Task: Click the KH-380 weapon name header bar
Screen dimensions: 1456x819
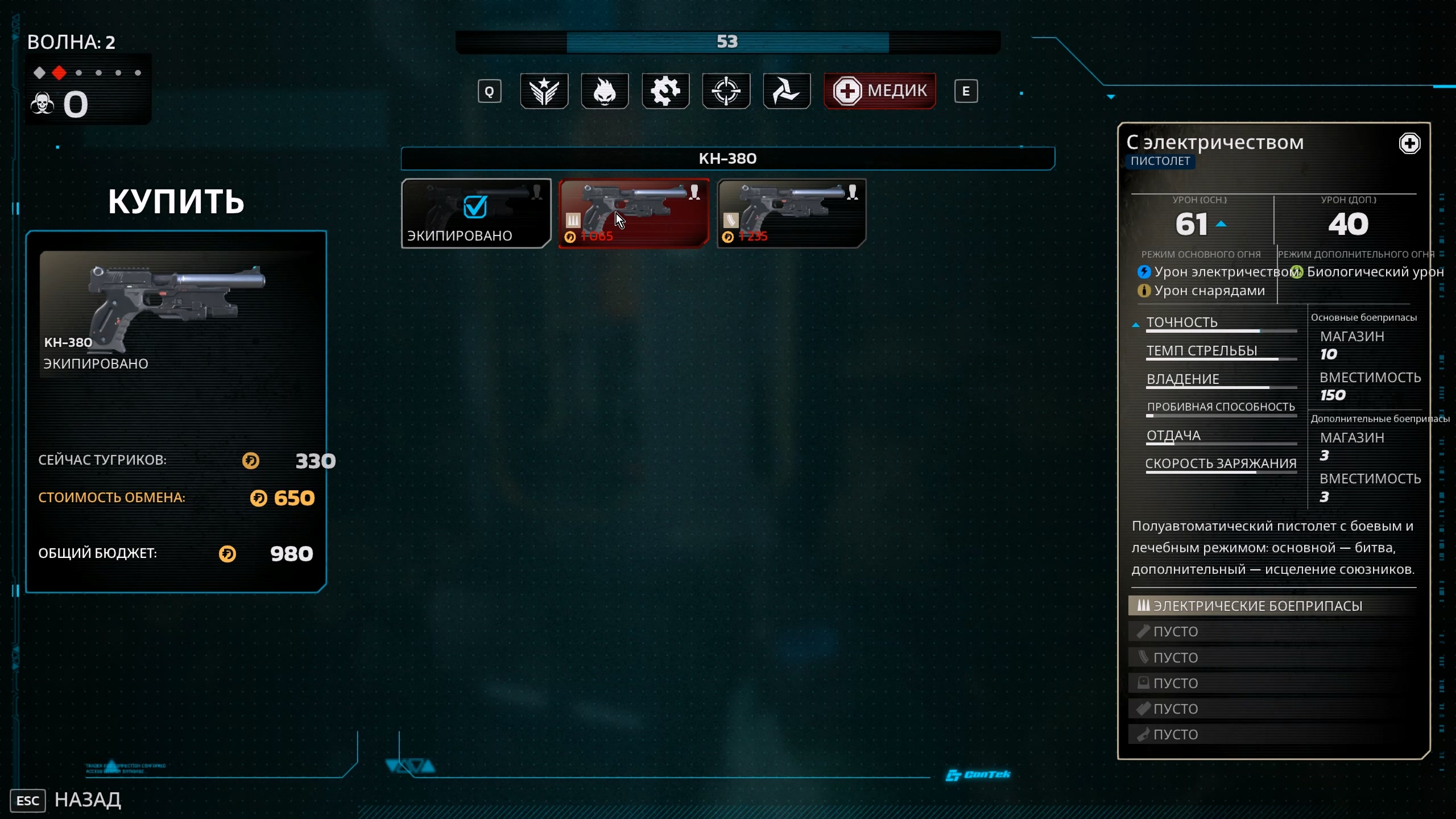Action: (727, 159)
